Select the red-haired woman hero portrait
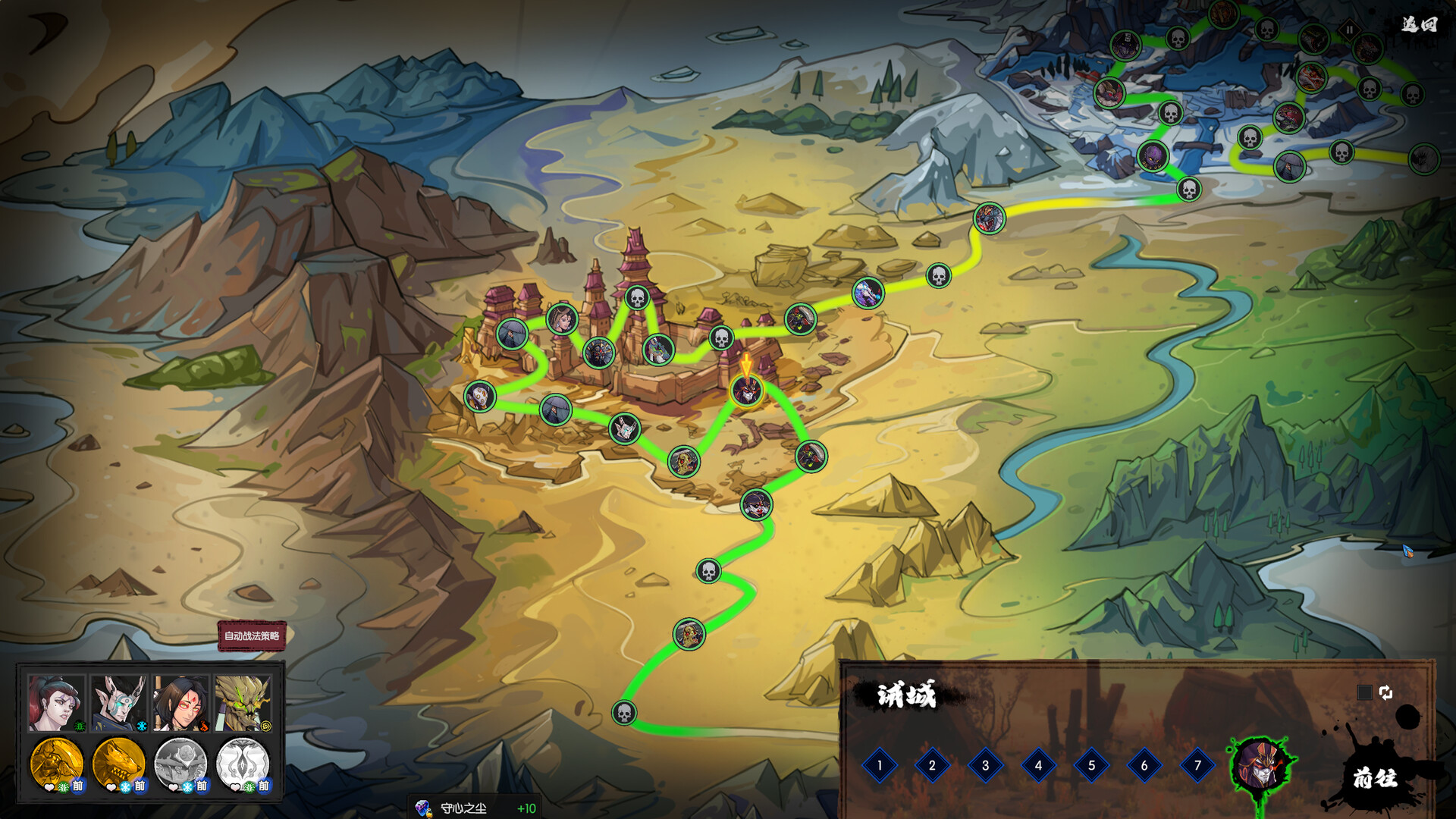The width and height of the screenshot is (1456, 819). coord(56,704)
